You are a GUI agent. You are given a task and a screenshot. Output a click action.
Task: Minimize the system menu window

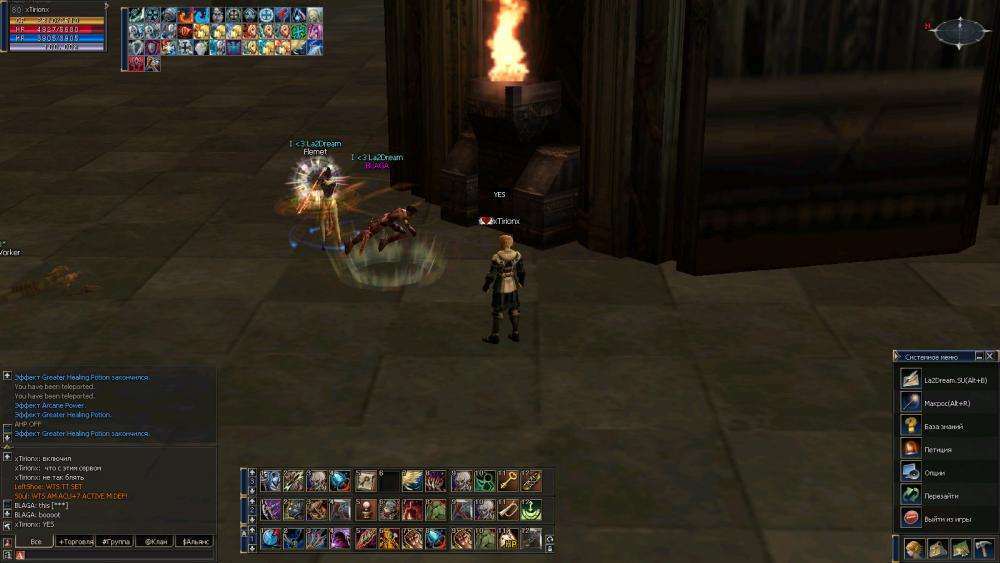[x=978, y=356]
